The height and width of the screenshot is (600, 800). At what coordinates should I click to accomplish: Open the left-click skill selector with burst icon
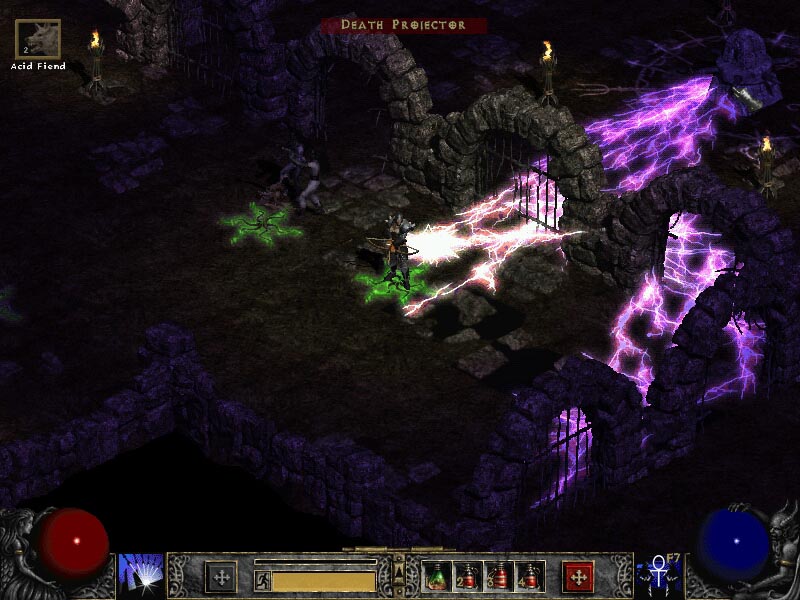click(140, 575)
